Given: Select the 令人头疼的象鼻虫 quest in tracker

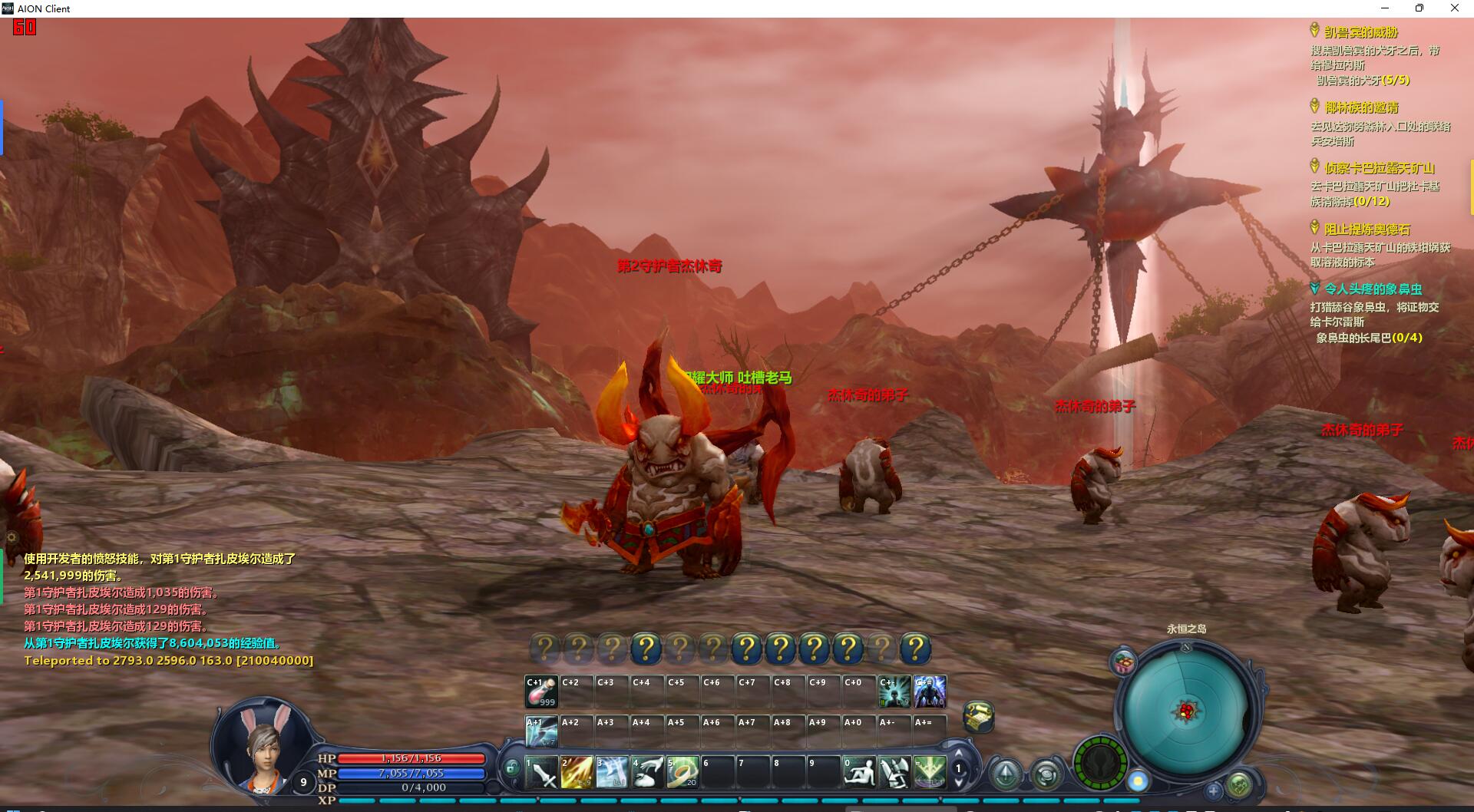Looking at the screenshot, I should pos(1373,289).
